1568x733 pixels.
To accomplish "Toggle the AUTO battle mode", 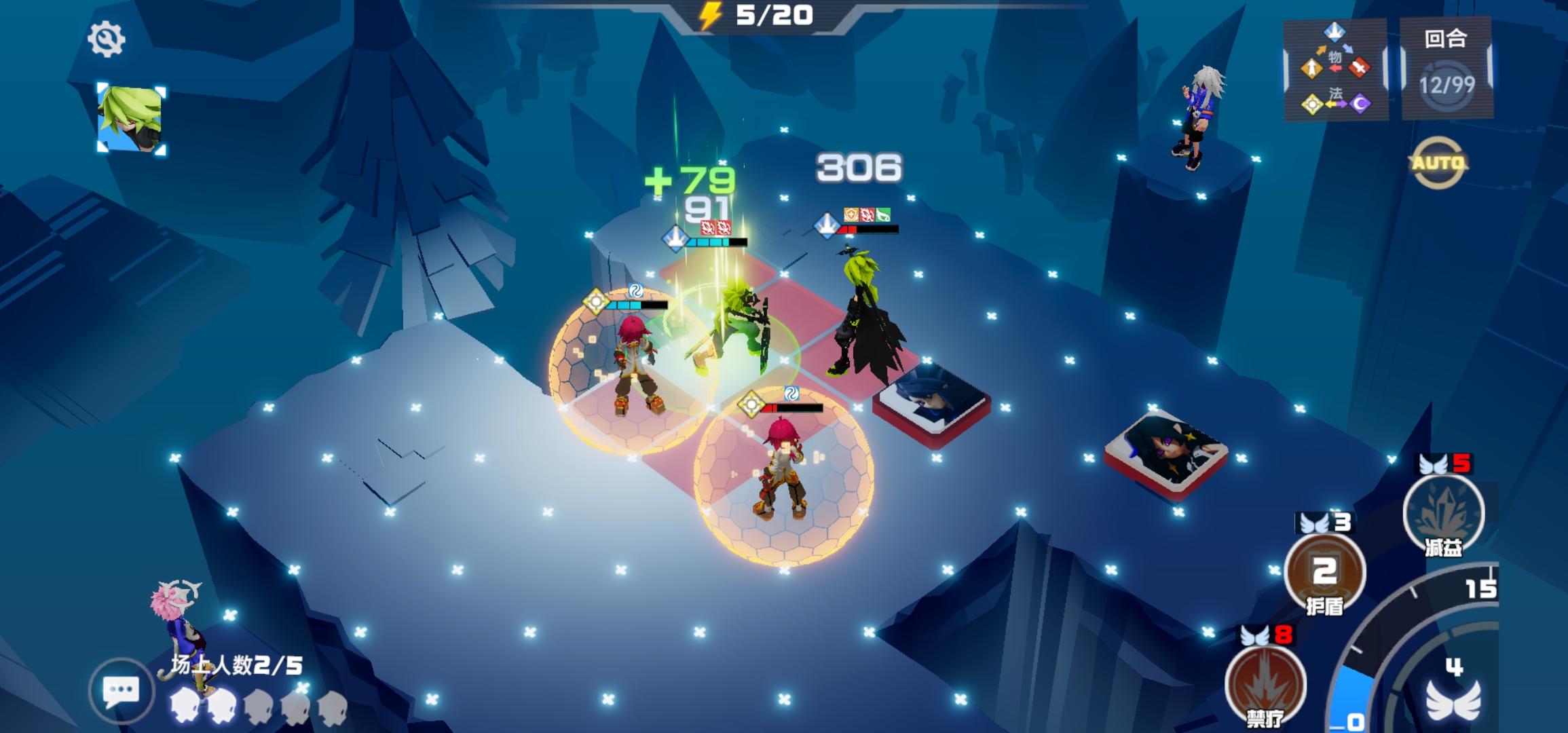I will 1439,162.
